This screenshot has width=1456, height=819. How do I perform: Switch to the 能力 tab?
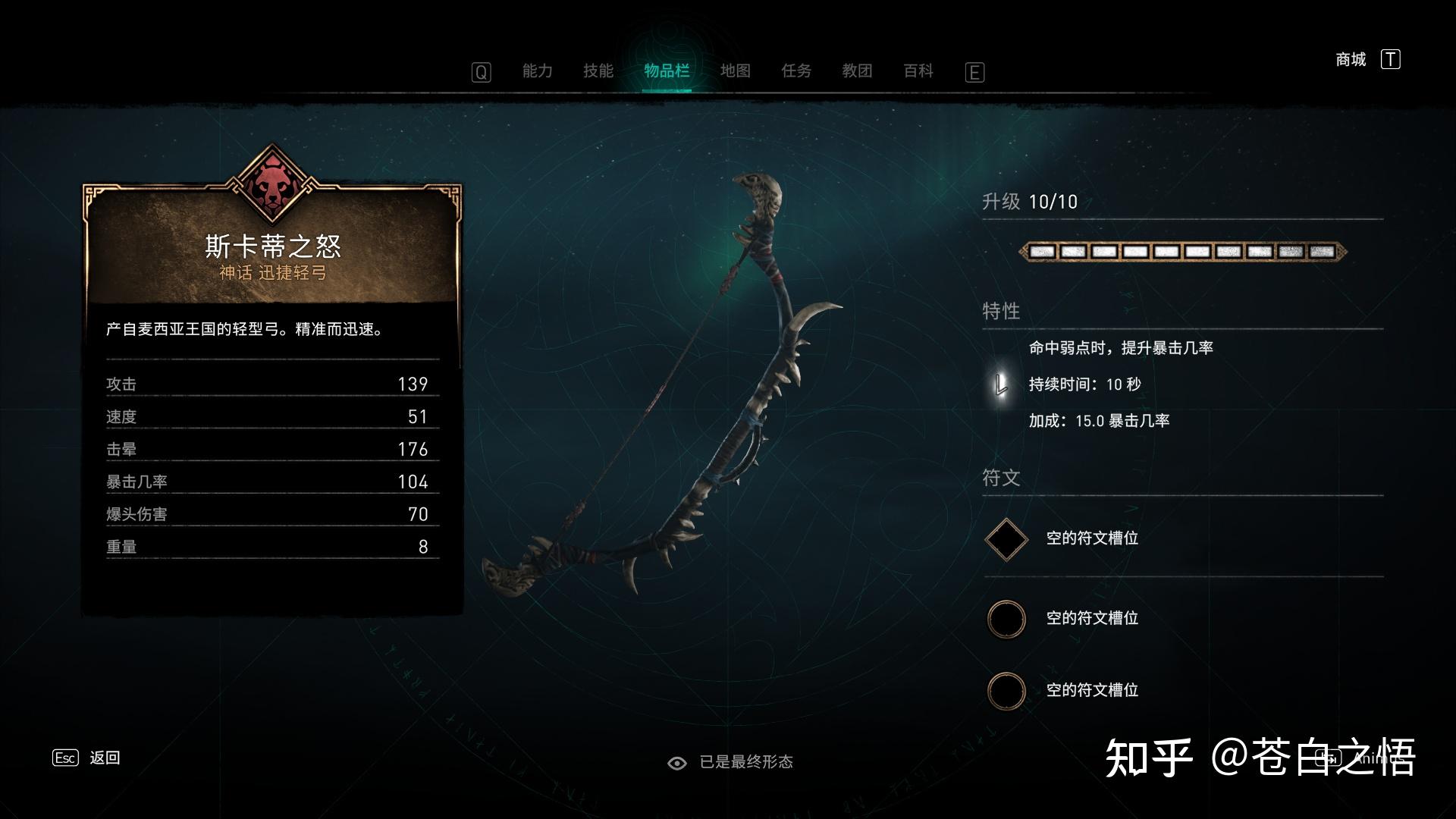[x=537, y=71]
